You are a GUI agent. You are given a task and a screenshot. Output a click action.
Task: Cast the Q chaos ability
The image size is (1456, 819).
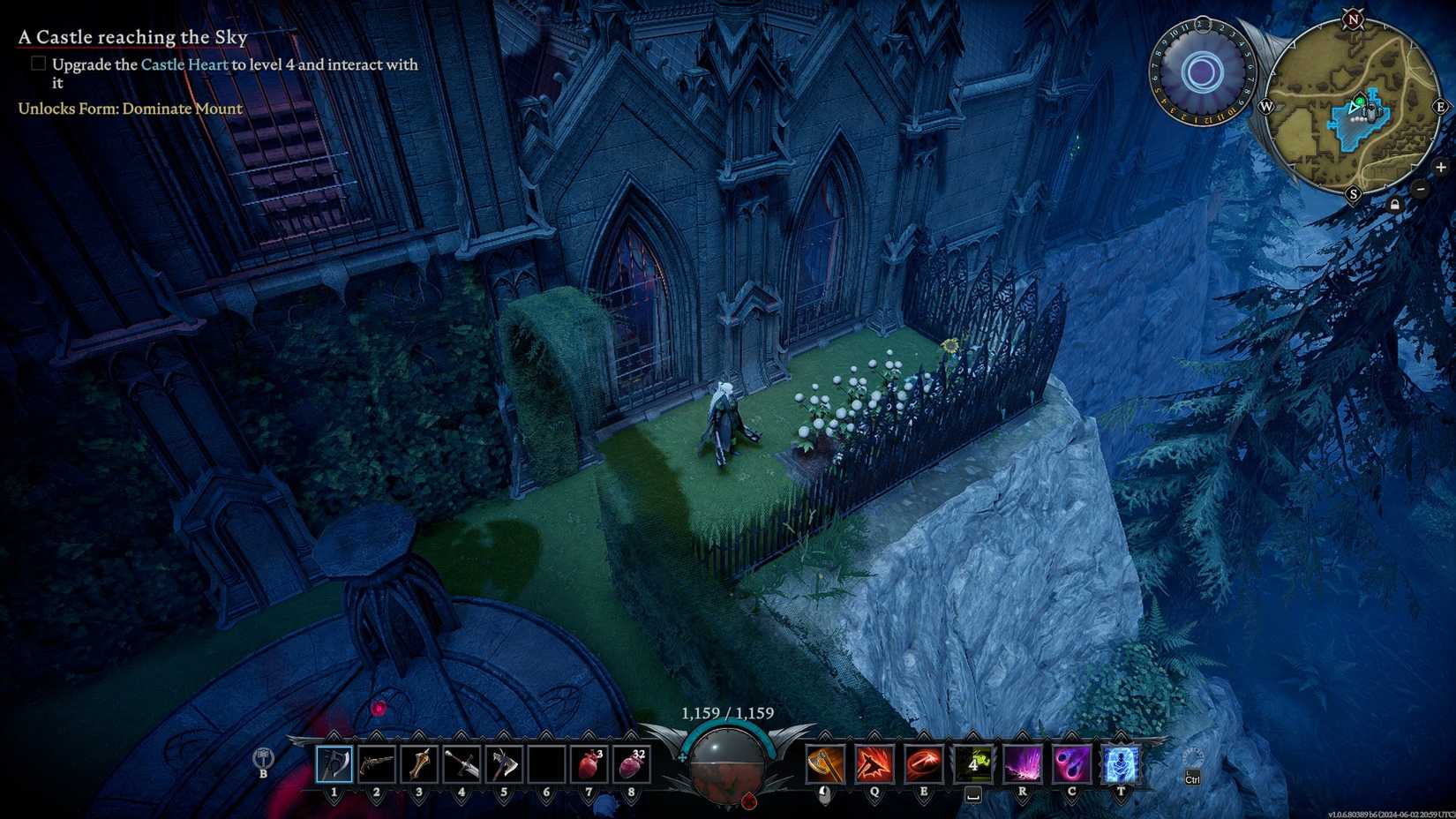click(x=874, y=763)
